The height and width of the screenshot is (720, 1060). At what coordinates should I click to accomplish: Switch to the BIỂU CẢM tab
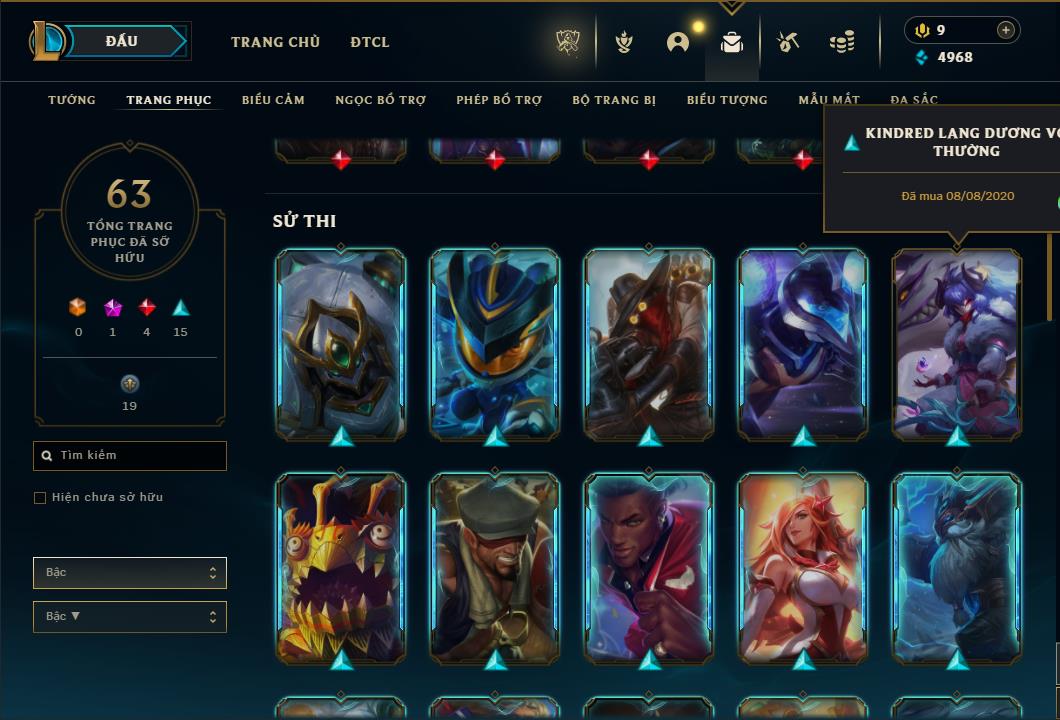273,100
